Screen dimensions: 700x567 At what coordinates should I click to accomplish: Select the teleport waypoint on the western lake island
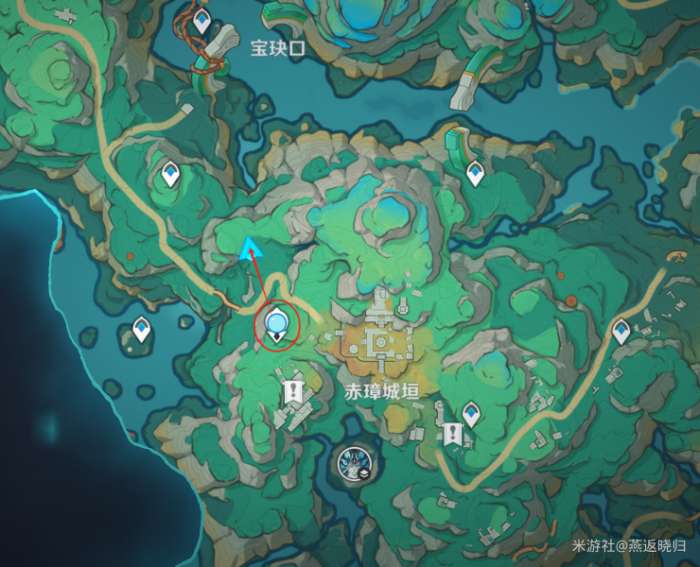pos(142,328)
